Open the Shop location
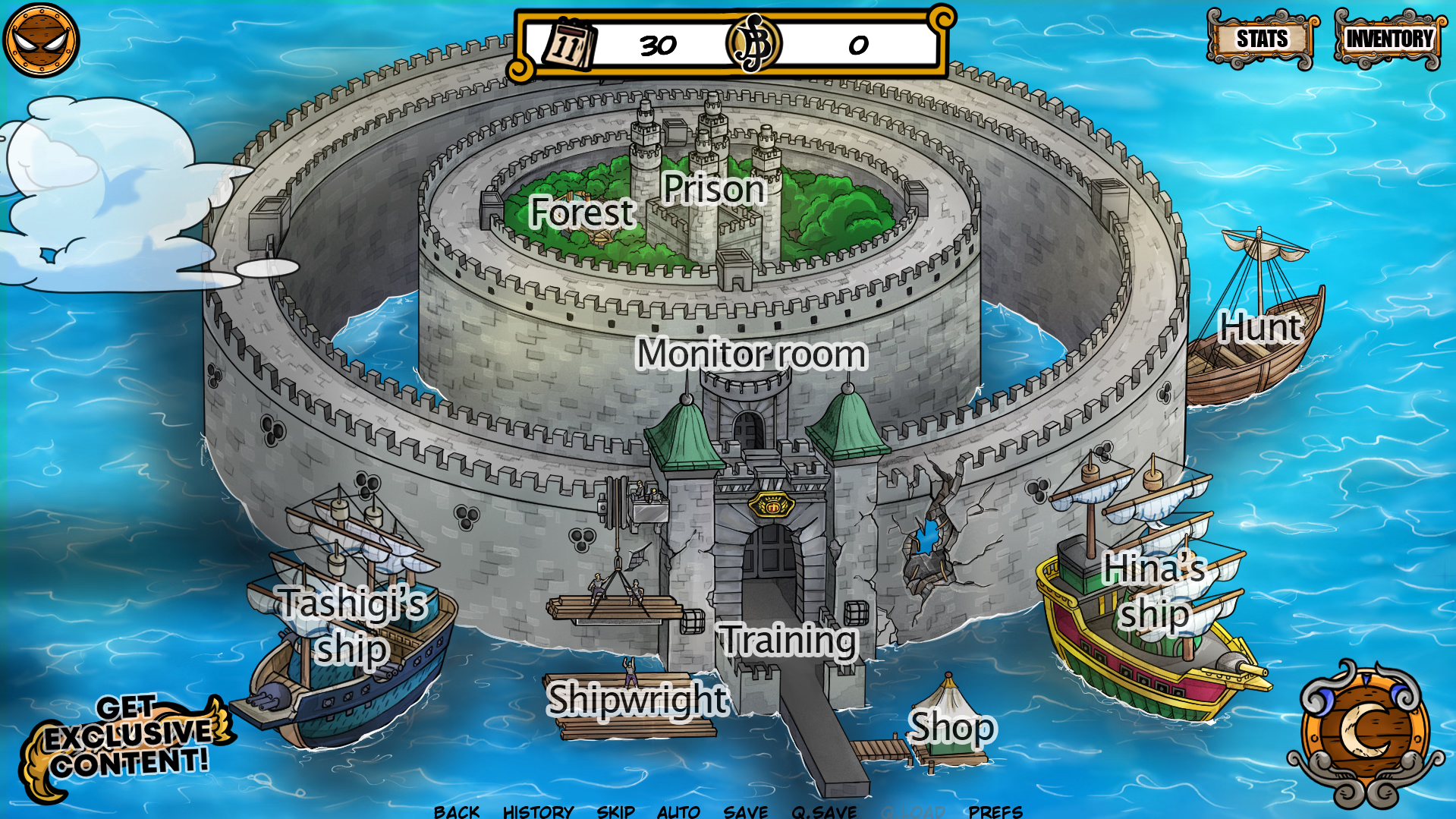The image size is (1456, 819). 951,727
